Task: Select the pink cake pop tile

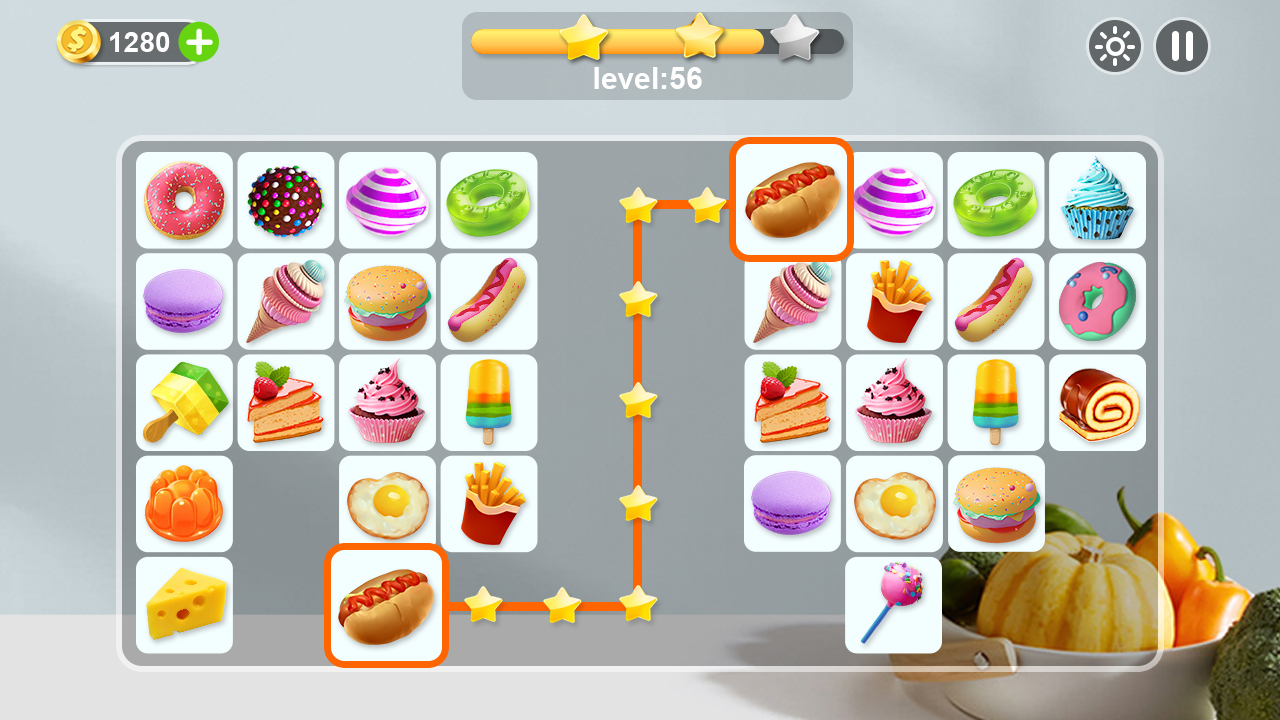Action: 893,605
